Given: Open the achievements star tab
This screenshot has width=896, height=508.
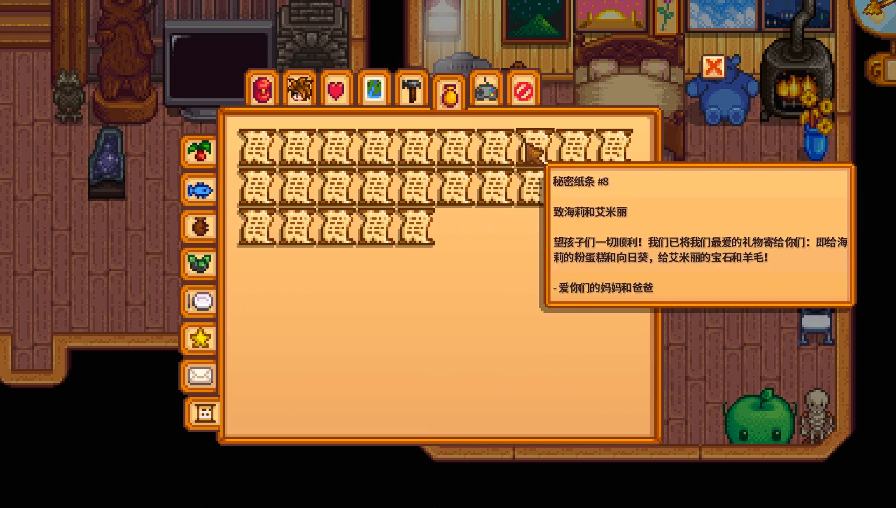Looking at the screenshot, I should [200, 339].
